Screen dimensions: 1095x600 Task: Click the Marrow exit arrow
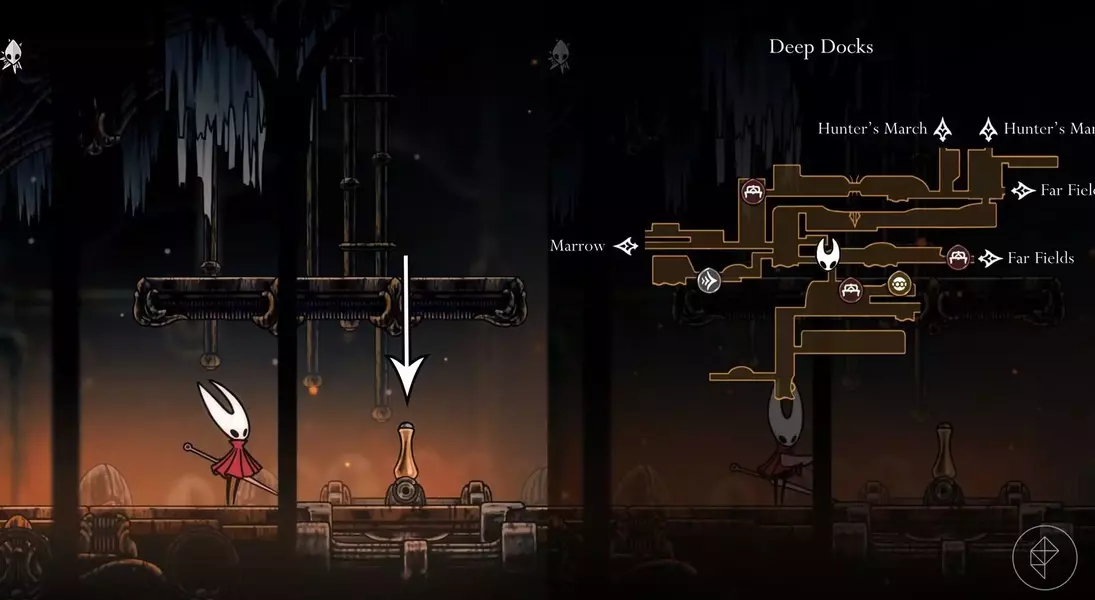pyautogui.click(x=627, y=245)
